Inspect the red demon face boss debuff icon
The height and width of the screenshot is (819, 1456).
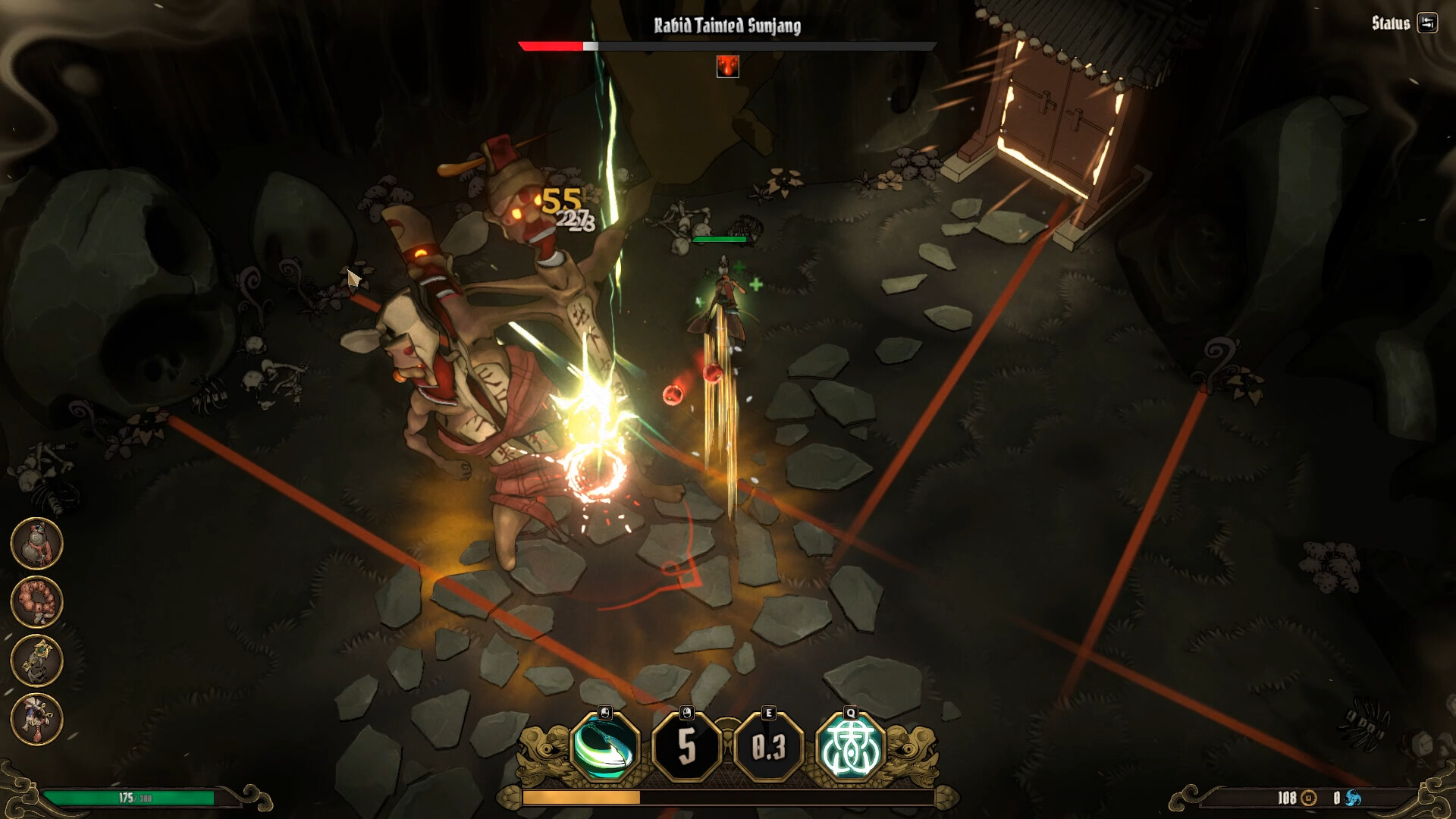(727, 67)
